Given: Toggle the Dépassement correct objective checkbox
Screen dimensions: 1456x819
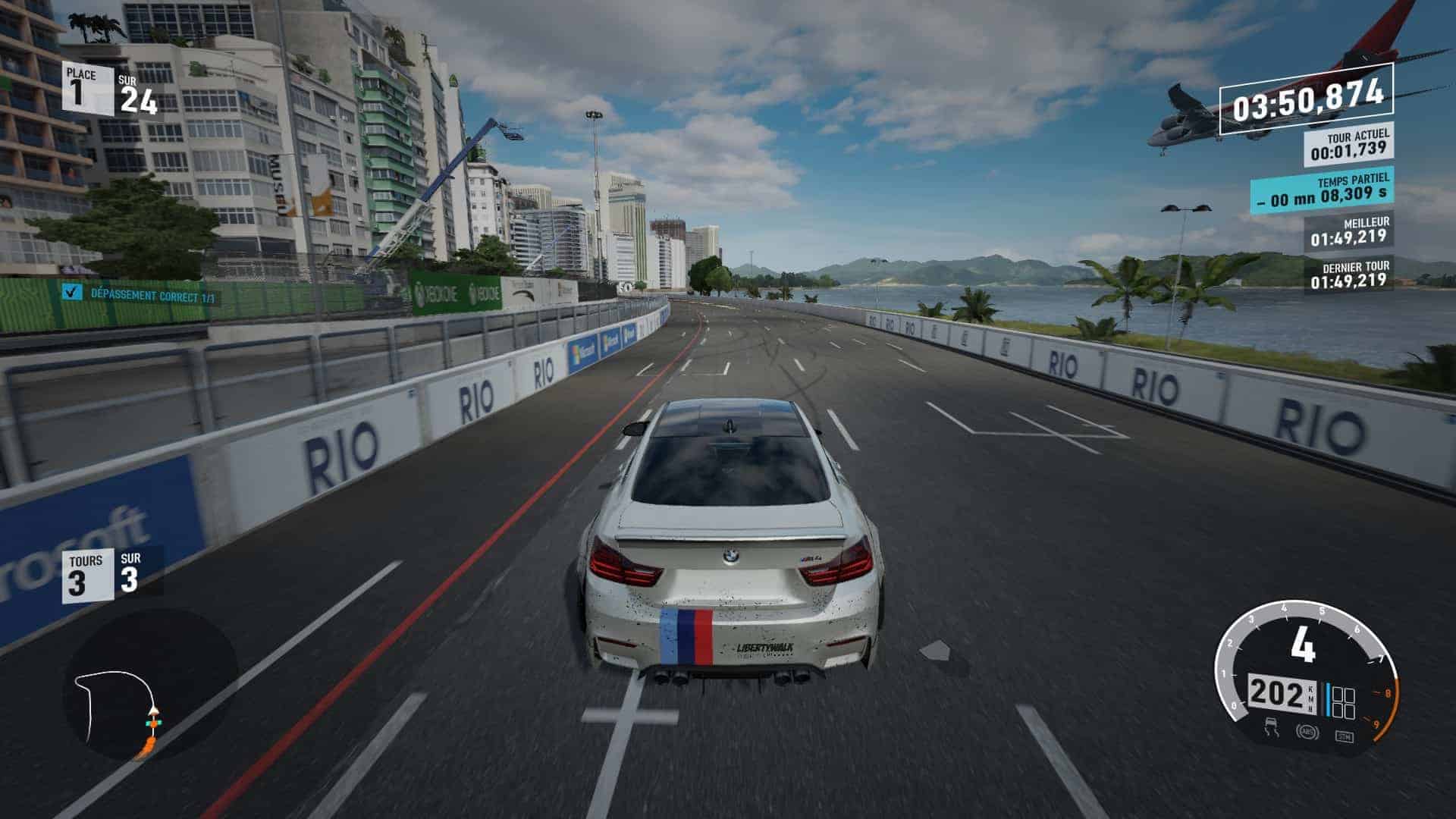Looking at the screenshot, I should [x=72, y=292].
